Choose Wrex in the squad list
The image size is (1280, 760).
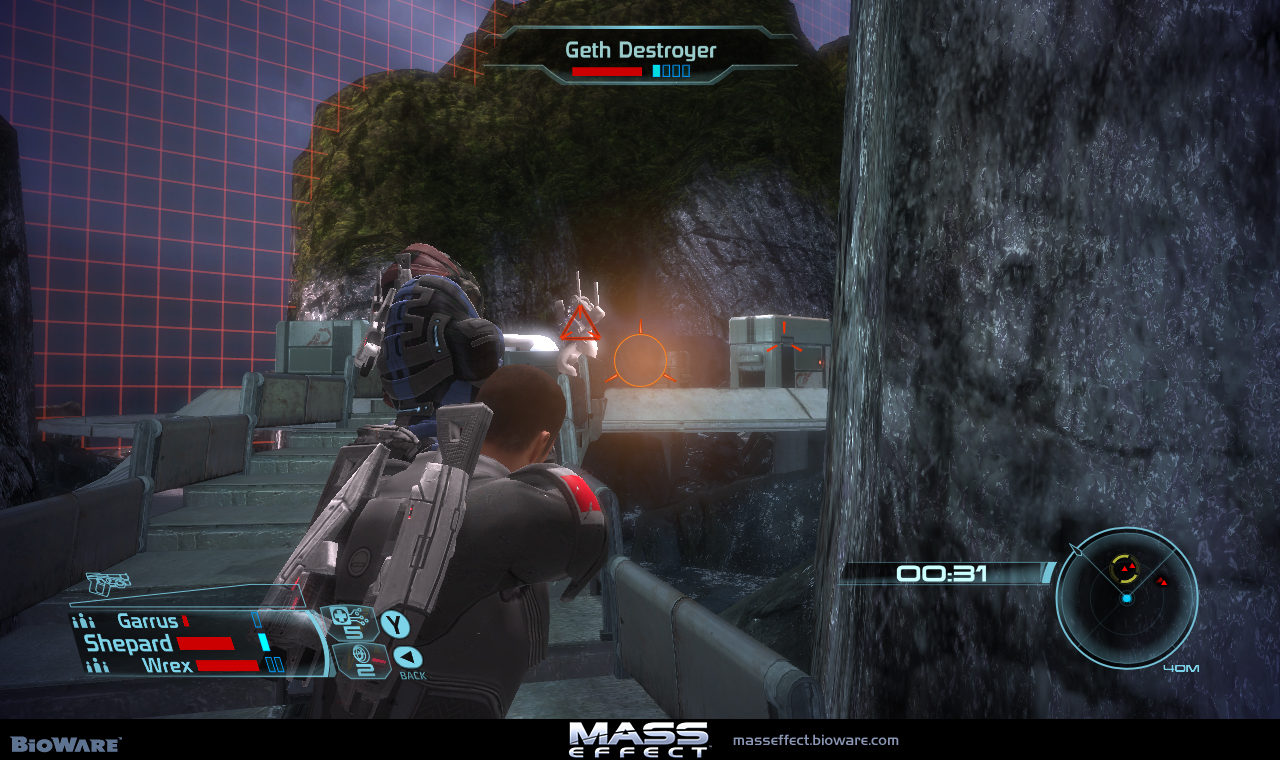(167, 665)
